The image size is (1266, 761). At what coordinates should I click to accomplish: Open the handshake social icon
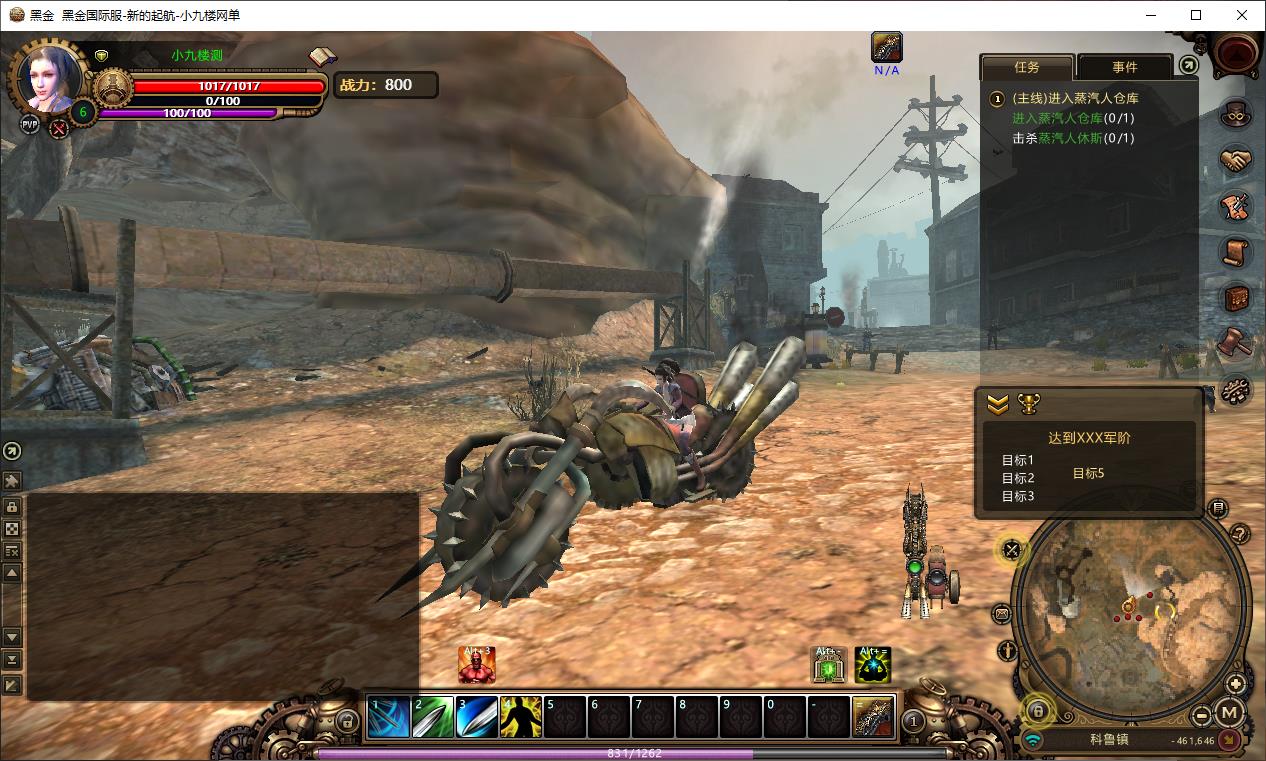[x=1237, y=160]
